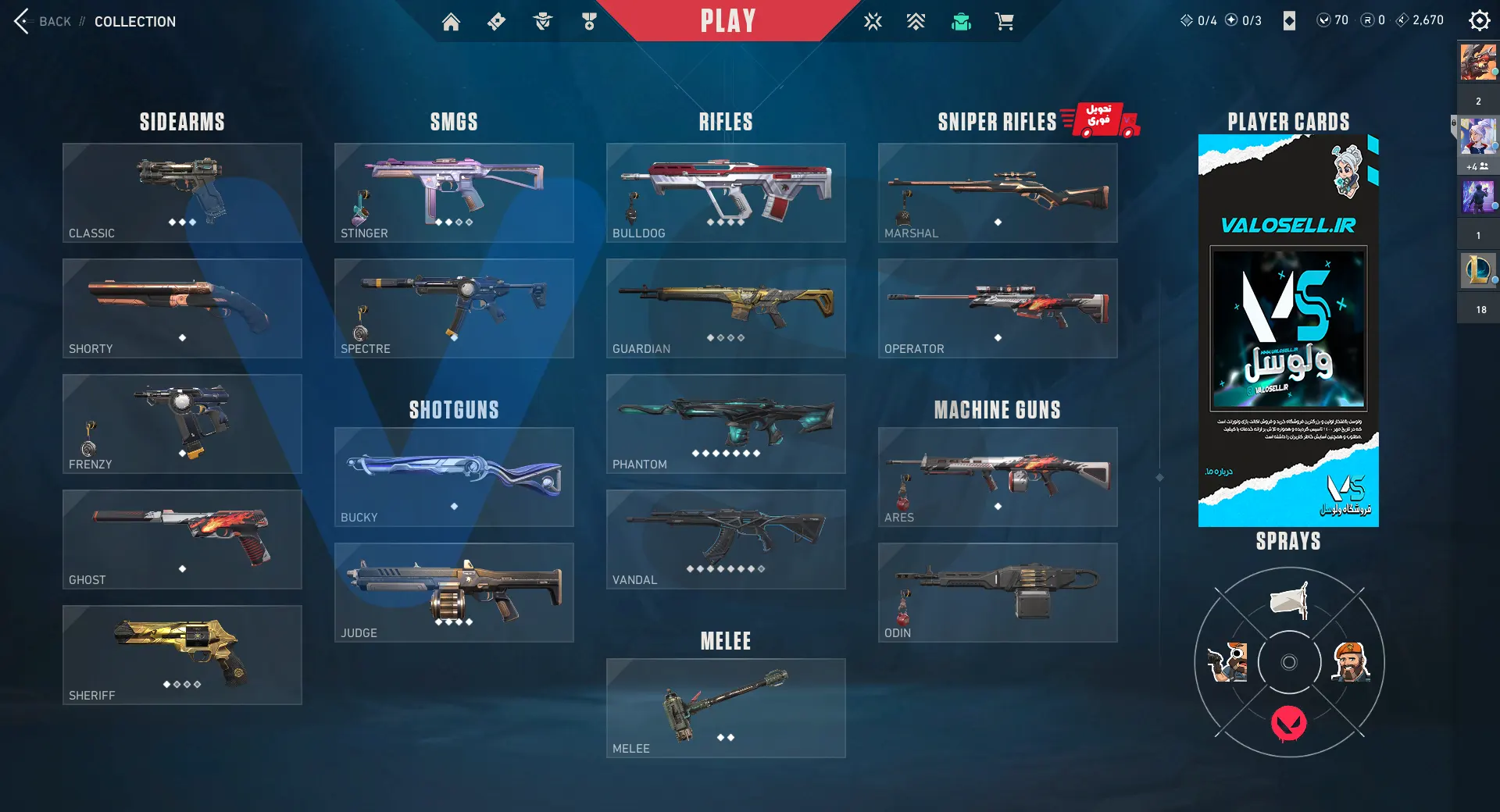1500x812 pixels.
Task: Open the home icon in top navigation
Action: coord(451,22)
